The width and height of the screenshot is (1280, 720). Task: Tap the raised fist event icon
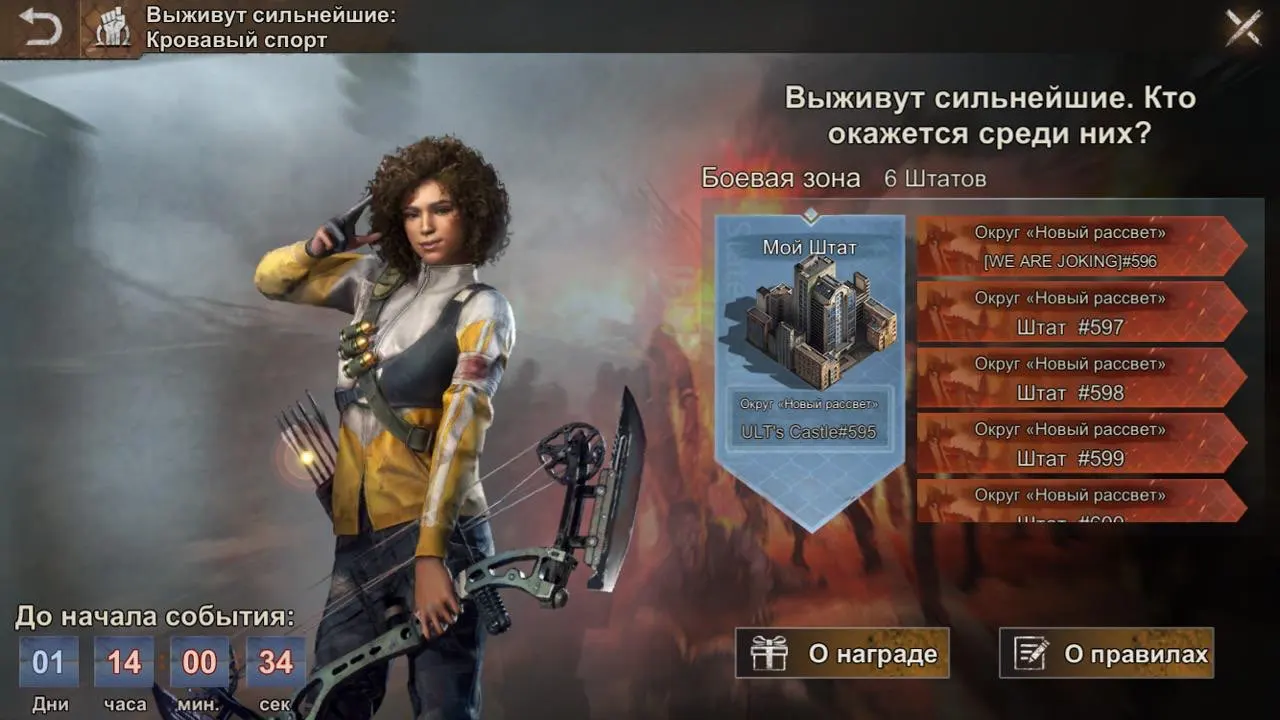coord(112,29)
